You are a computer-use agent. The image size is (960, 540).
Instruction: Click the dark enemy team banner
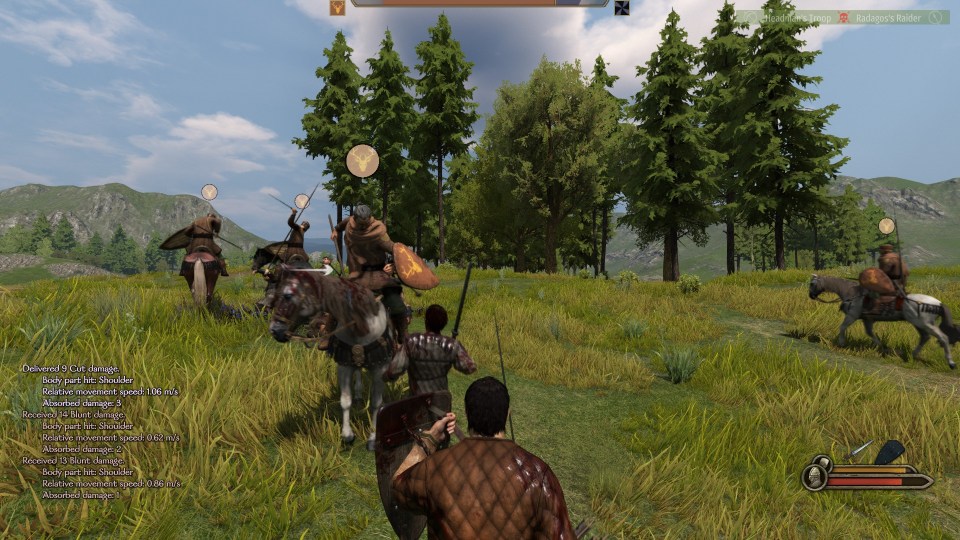click(621, 8)
